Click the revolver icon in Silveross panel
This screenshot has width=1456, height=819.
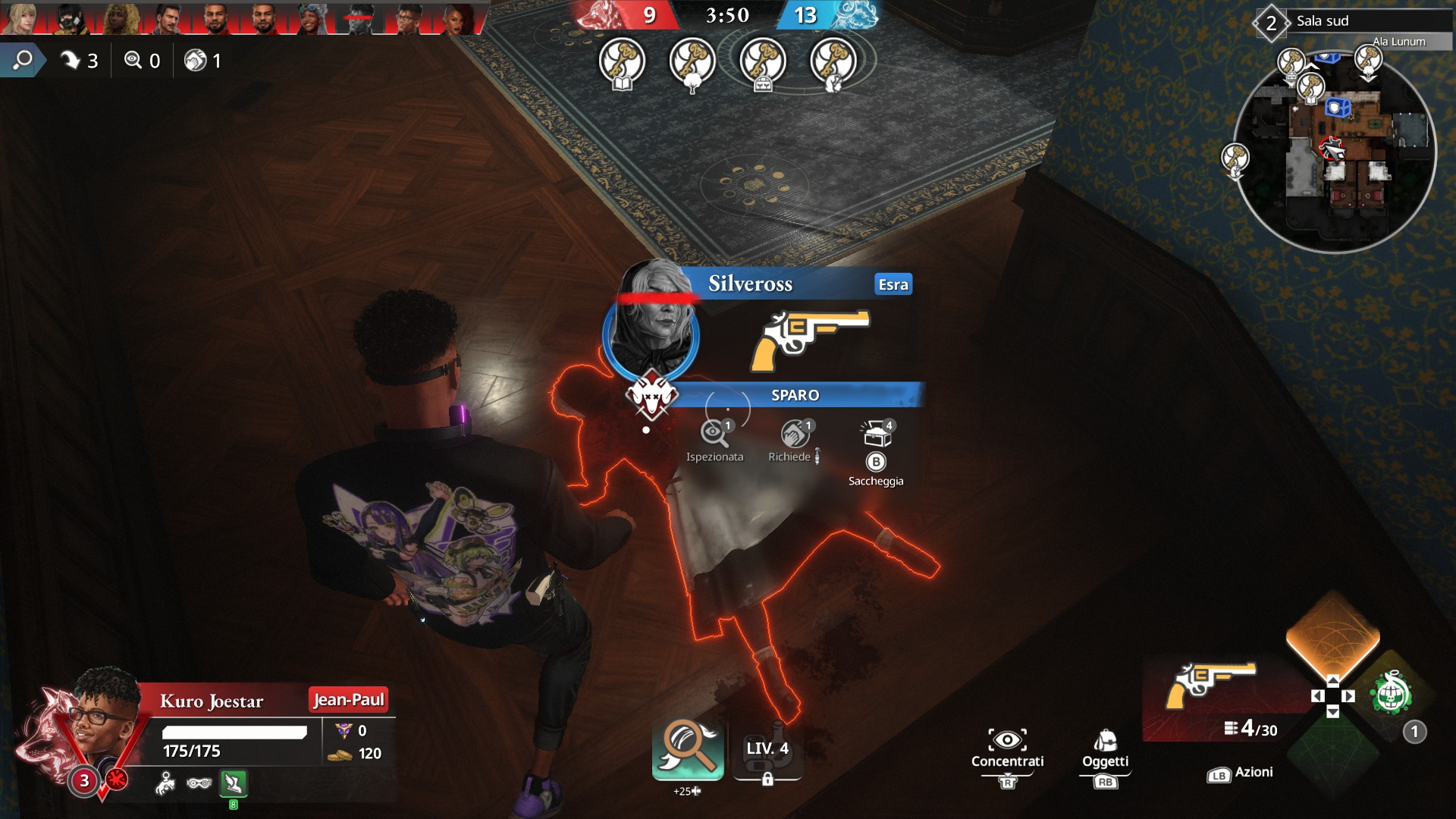810,339
